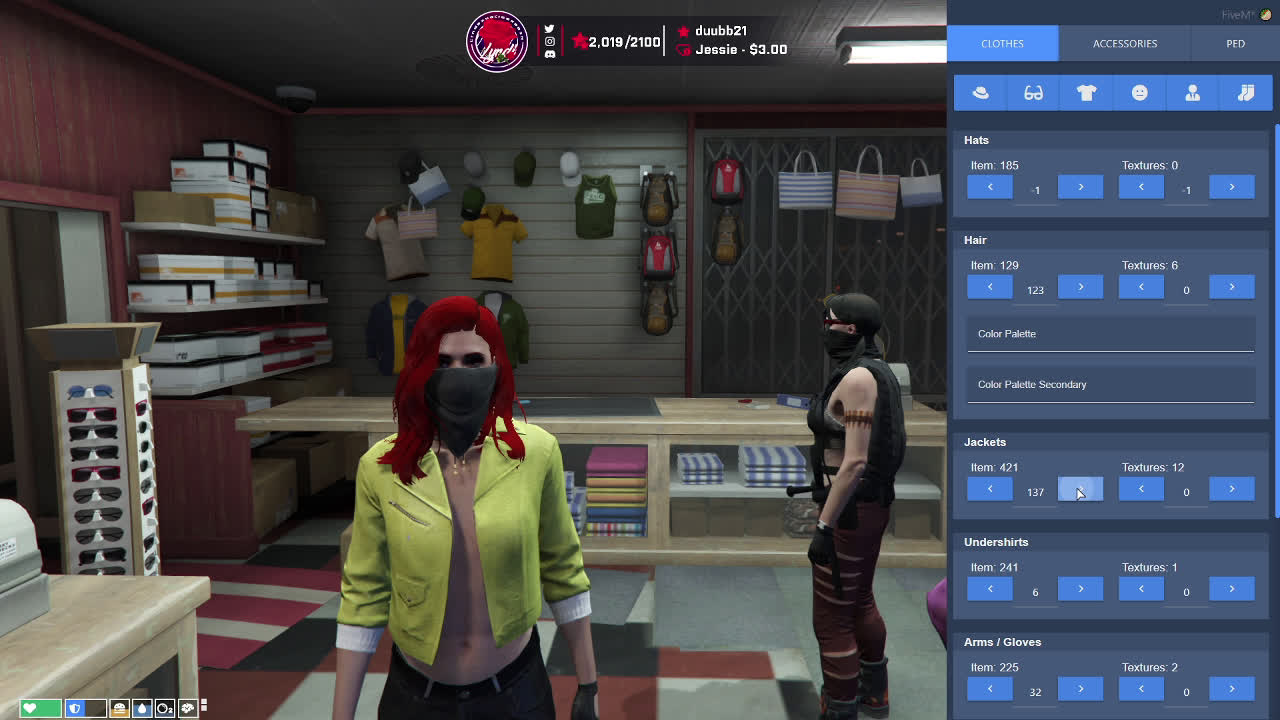The width and height of the screenshot is (1280, 720).
Task: Open the t-shirt category icon
Action: 1086,93
